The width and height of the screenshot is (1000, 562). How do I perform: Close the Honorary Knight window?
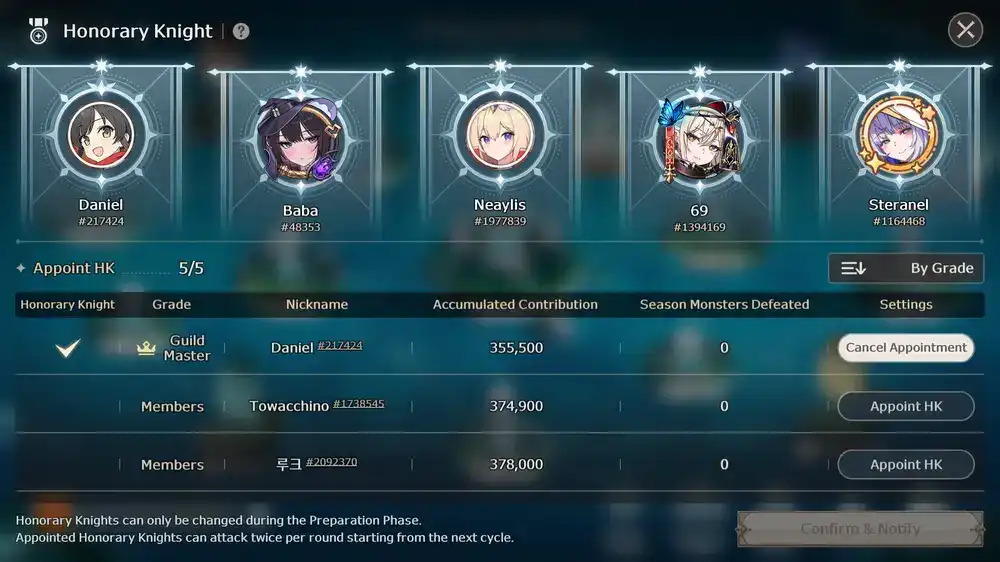(965, 30)
